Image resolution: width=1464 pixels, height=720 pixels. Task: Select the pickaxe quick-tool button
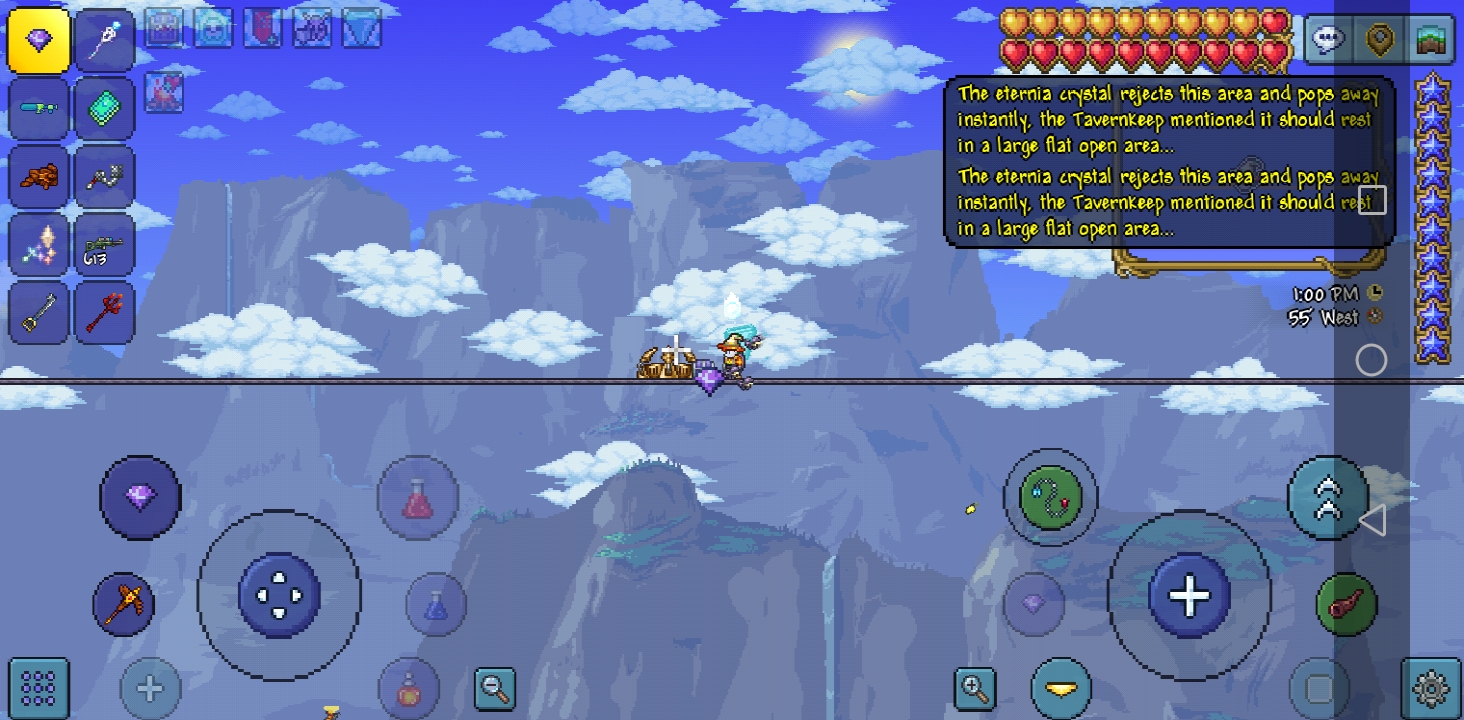point(124,604)
